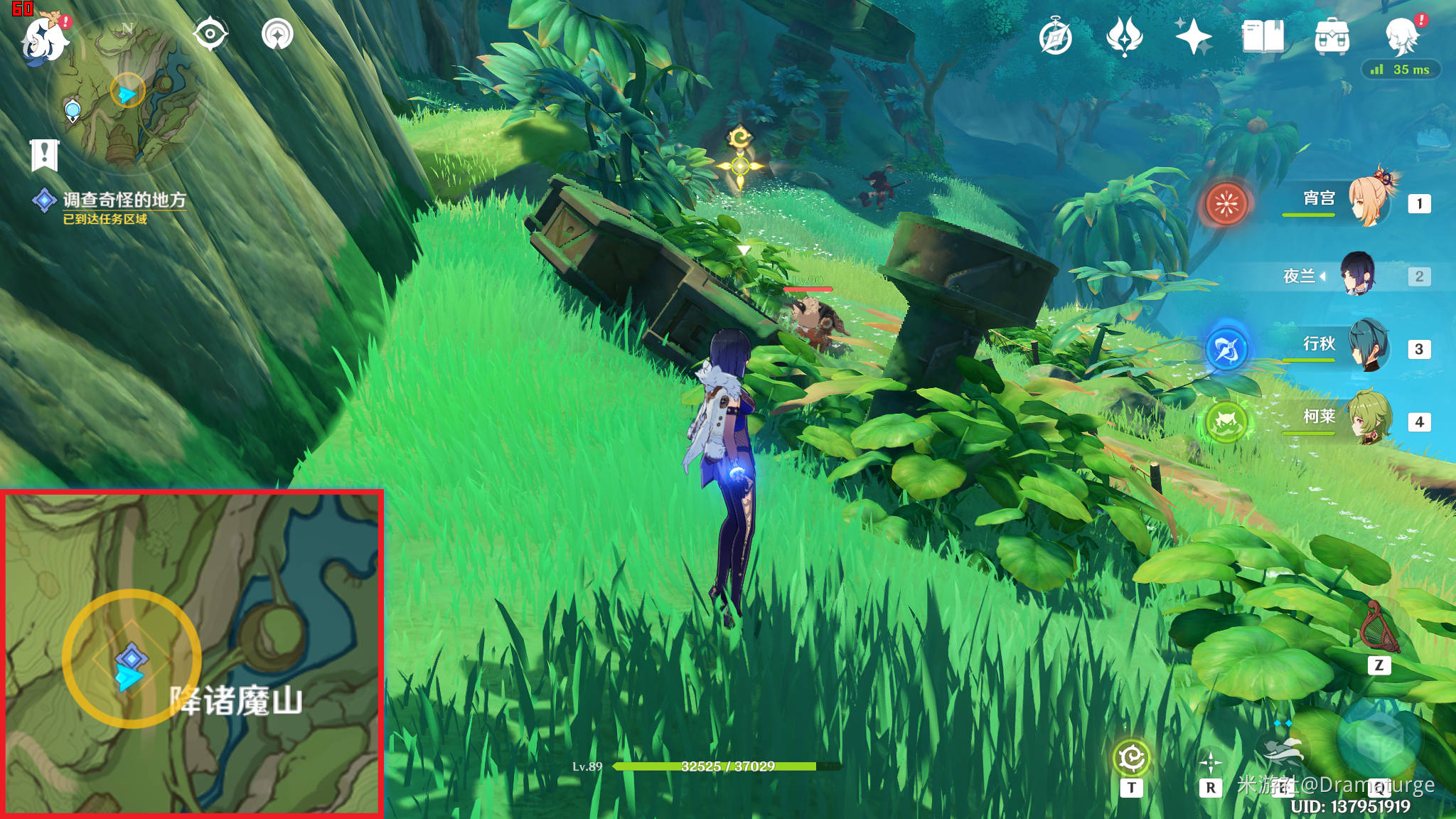This screenshot has width=1456, height=819.
Task: Open the wish star icon
Action: click(1193, 37)
